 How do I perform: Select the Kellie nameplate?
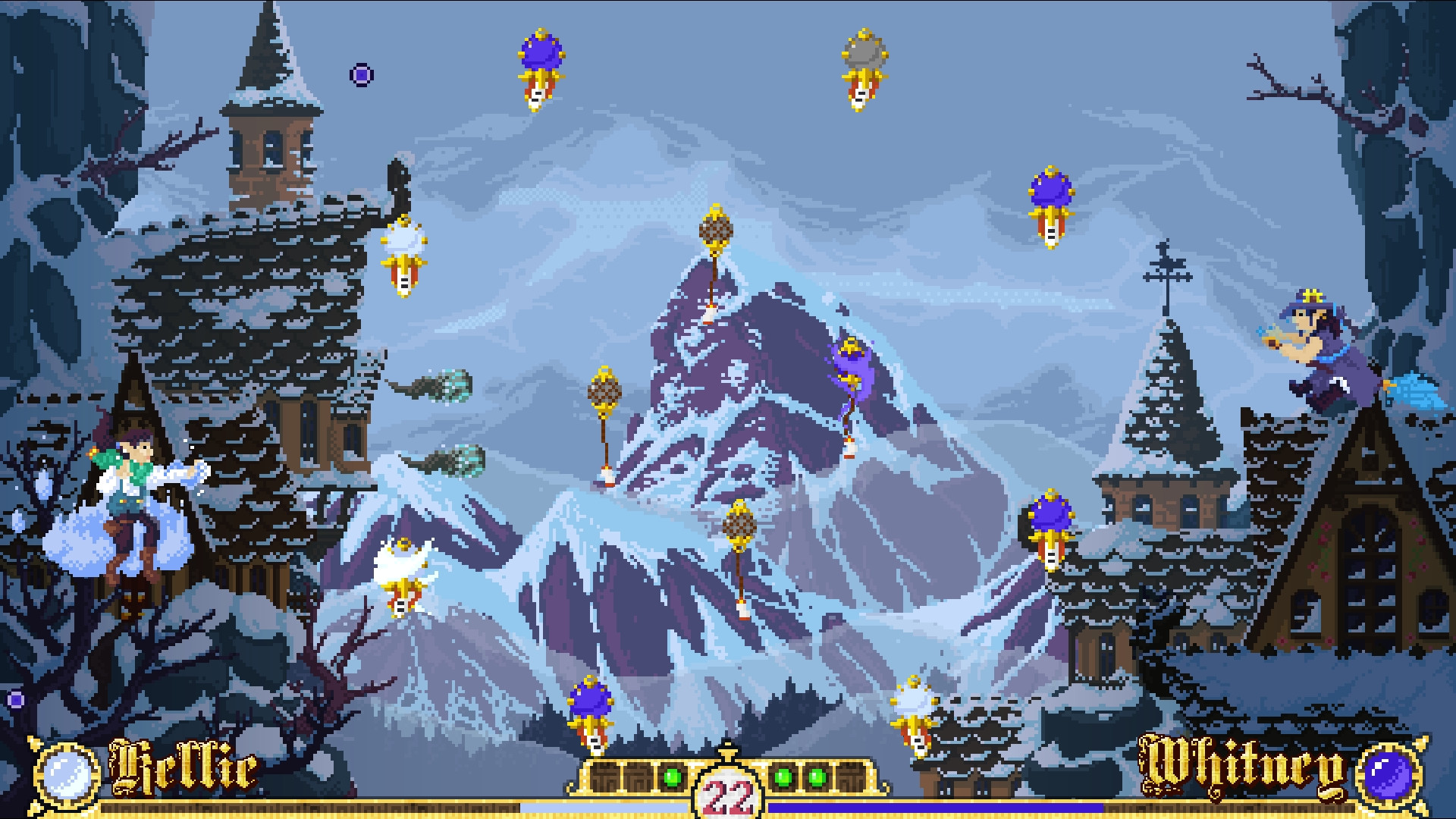coord(182,770)
